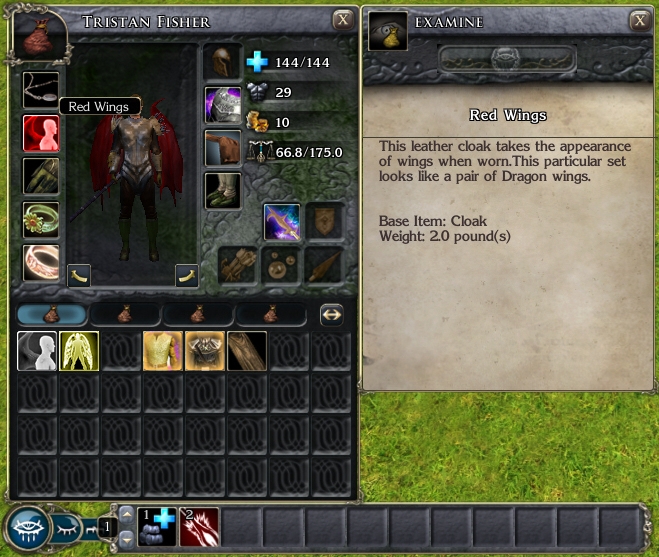Viewport: 659px width, 557px height.
Task: Select the yellow winged cloak in inventory
Action: (79, 351)
